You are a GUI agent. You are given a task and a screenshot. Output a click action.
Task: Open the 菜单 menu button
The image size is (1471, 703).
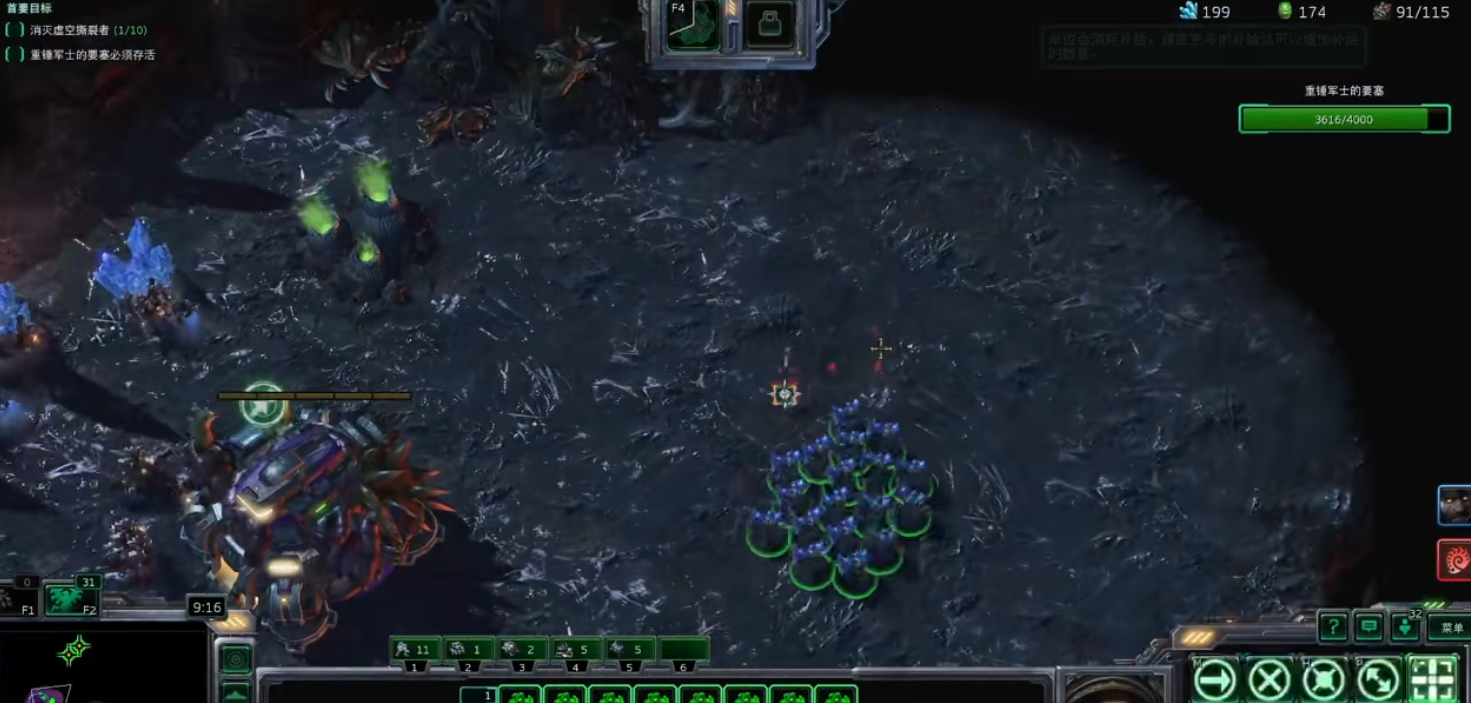(1448, 628)
